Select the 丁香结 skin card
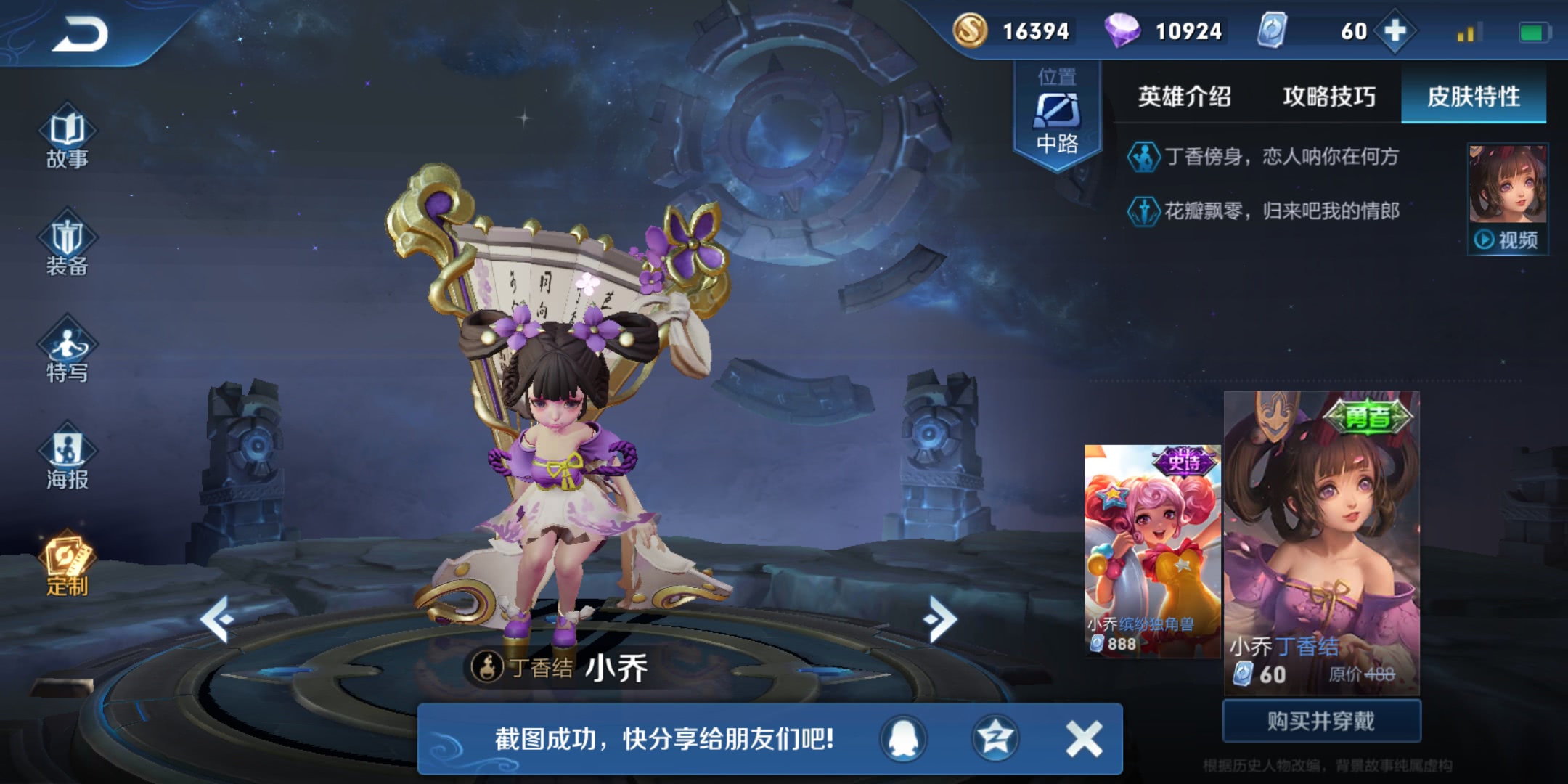This screenshot has height=784, width=1568. (x=1321, y=537)
